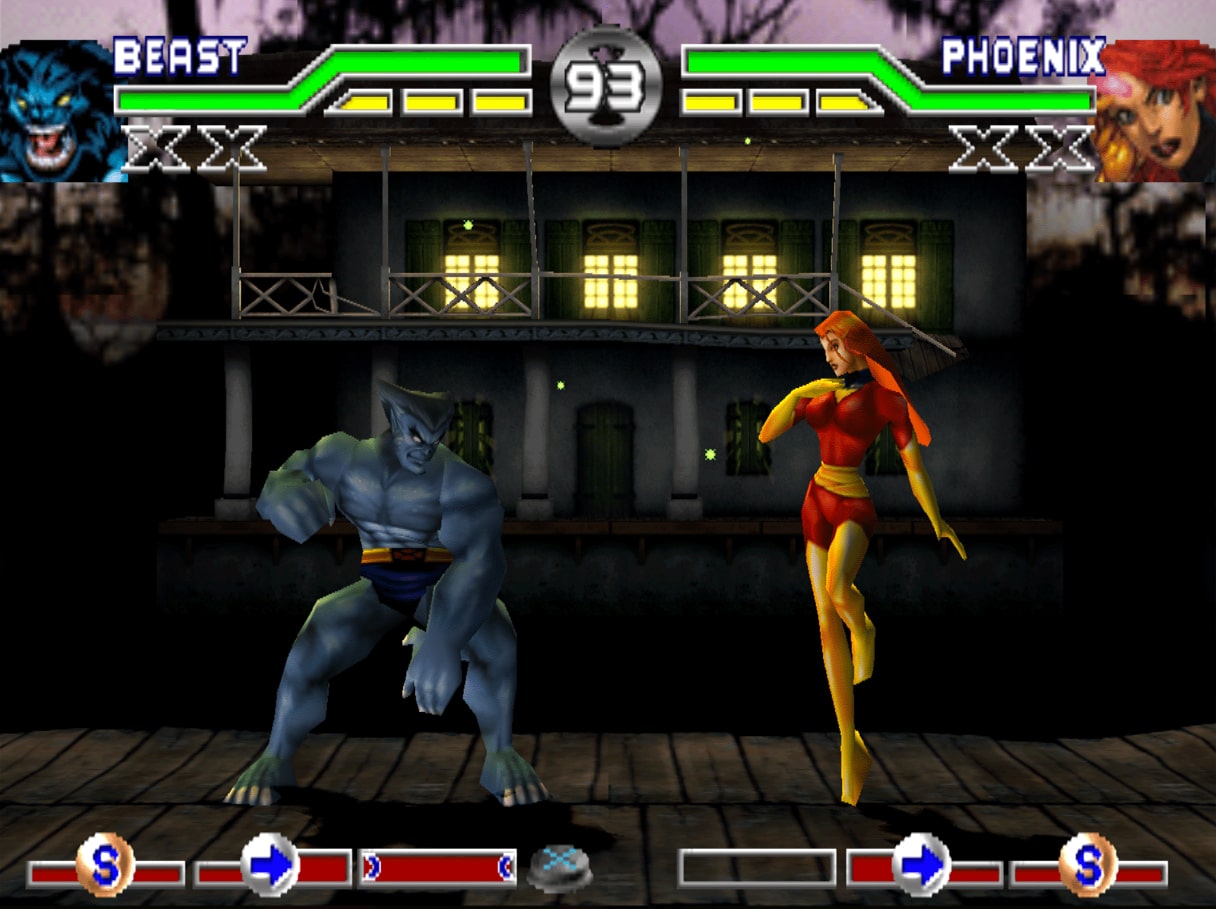Screen dimensions: 1216x909
Task: Select the blue arrow icon on Beast's meter
Action: (271, 864)
